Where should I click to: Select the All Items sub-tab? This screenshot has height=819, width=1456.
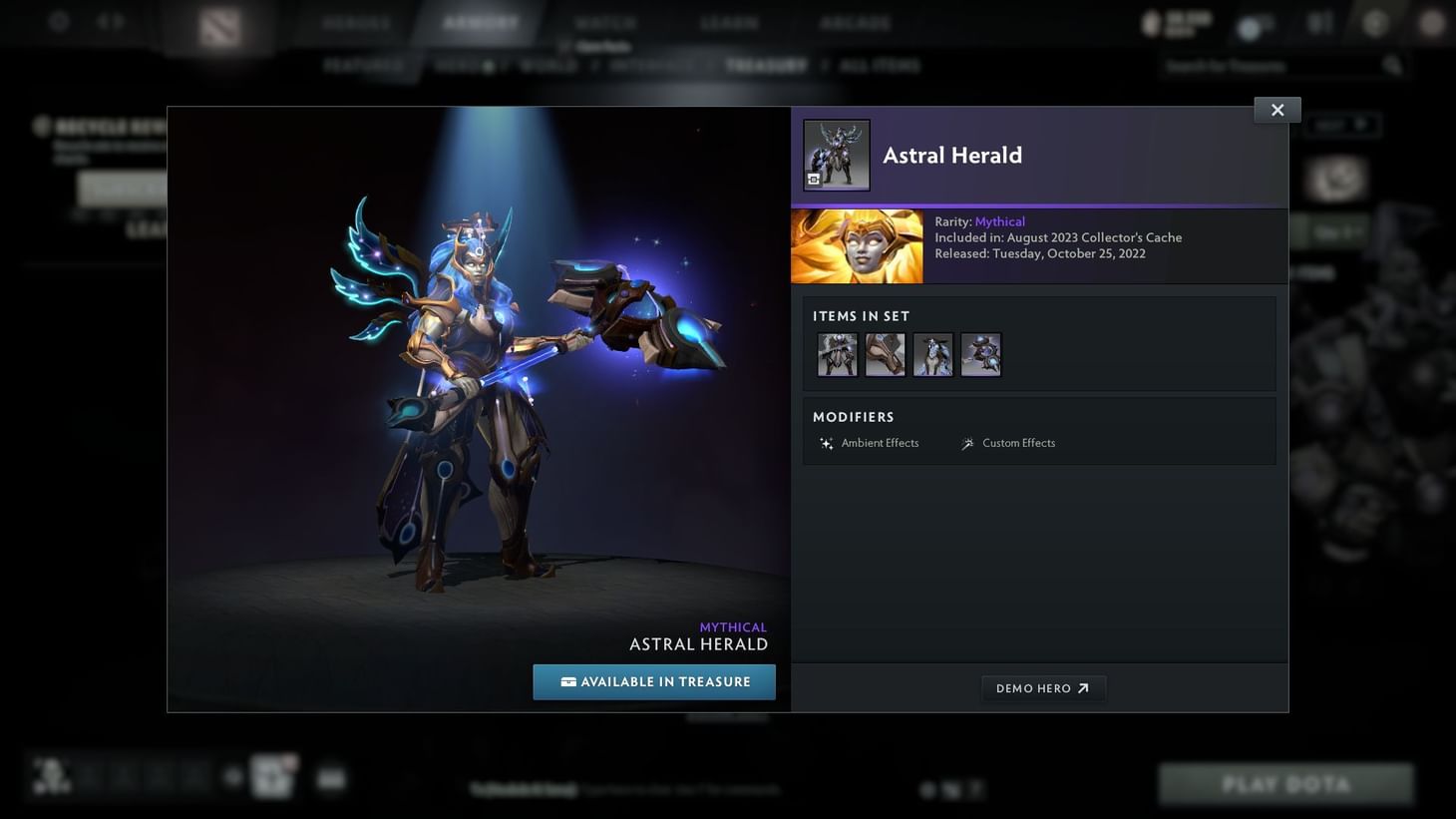pos(880,65)
